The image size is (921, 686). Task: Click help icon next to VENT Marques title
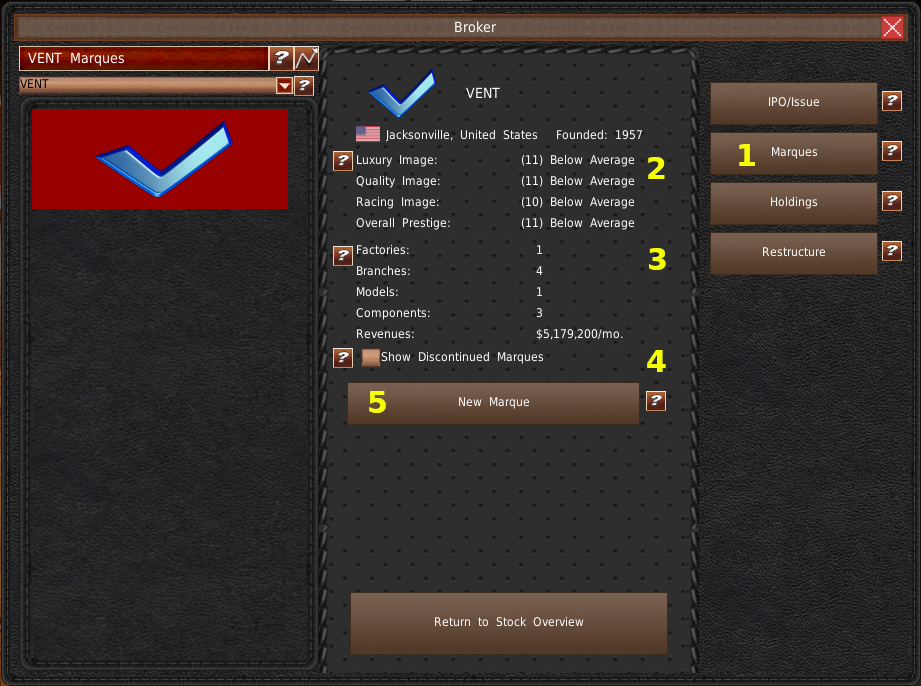pos(282,59)
